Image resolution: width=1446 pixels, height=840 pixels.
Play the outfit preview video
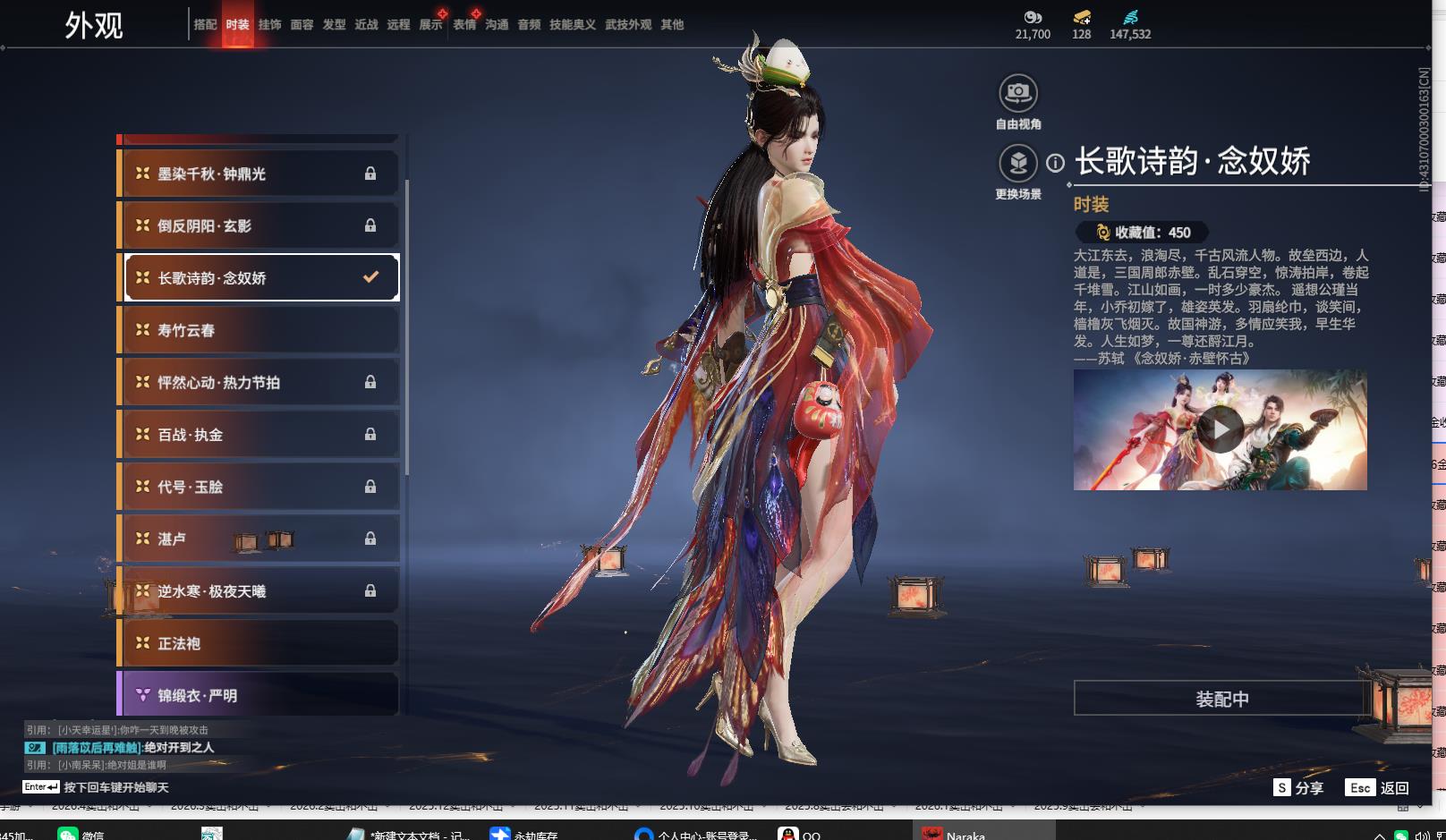click(x=1220, y=430)
